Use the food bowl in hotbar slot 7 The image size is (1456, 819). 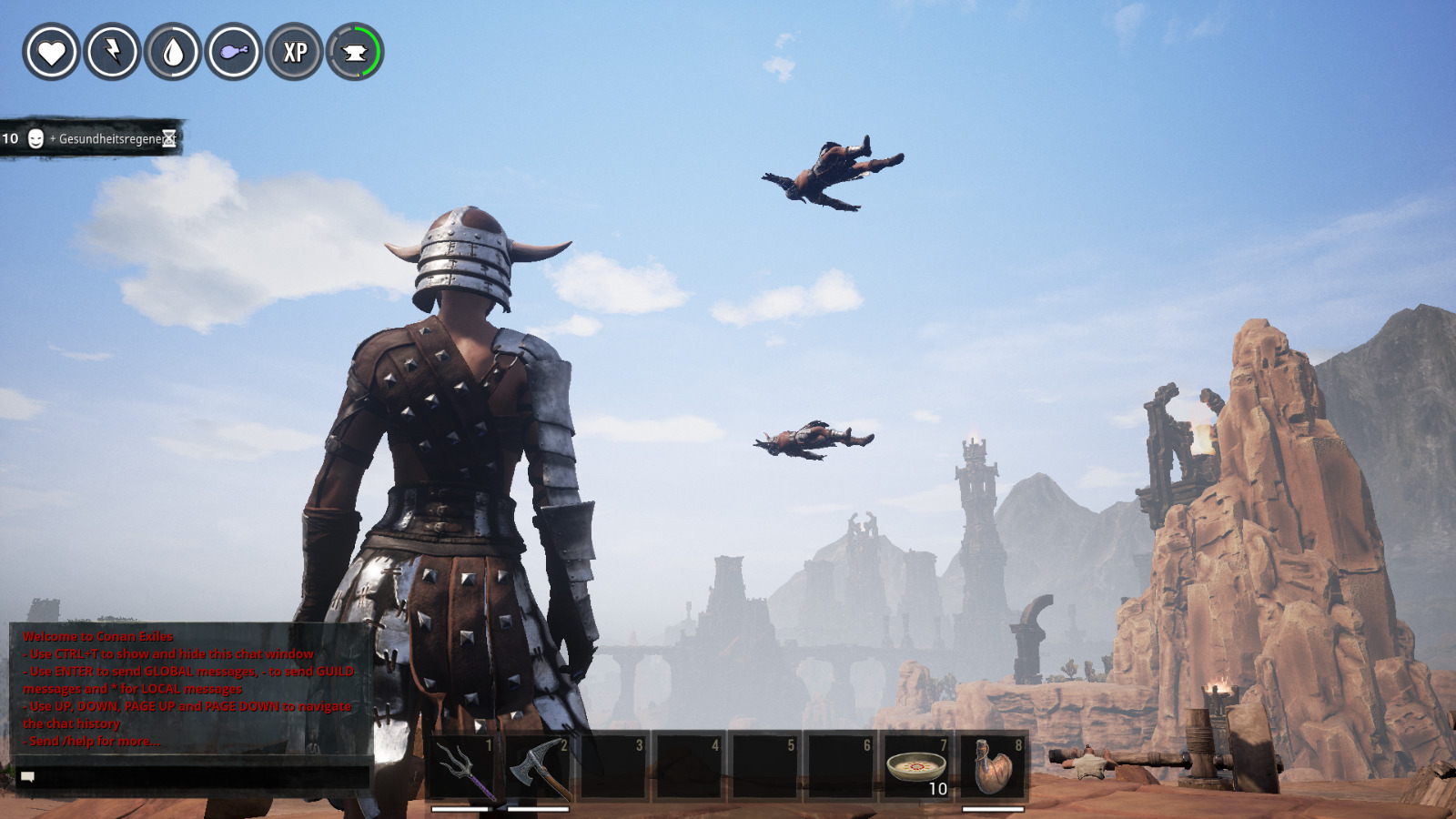click(916, 766)
